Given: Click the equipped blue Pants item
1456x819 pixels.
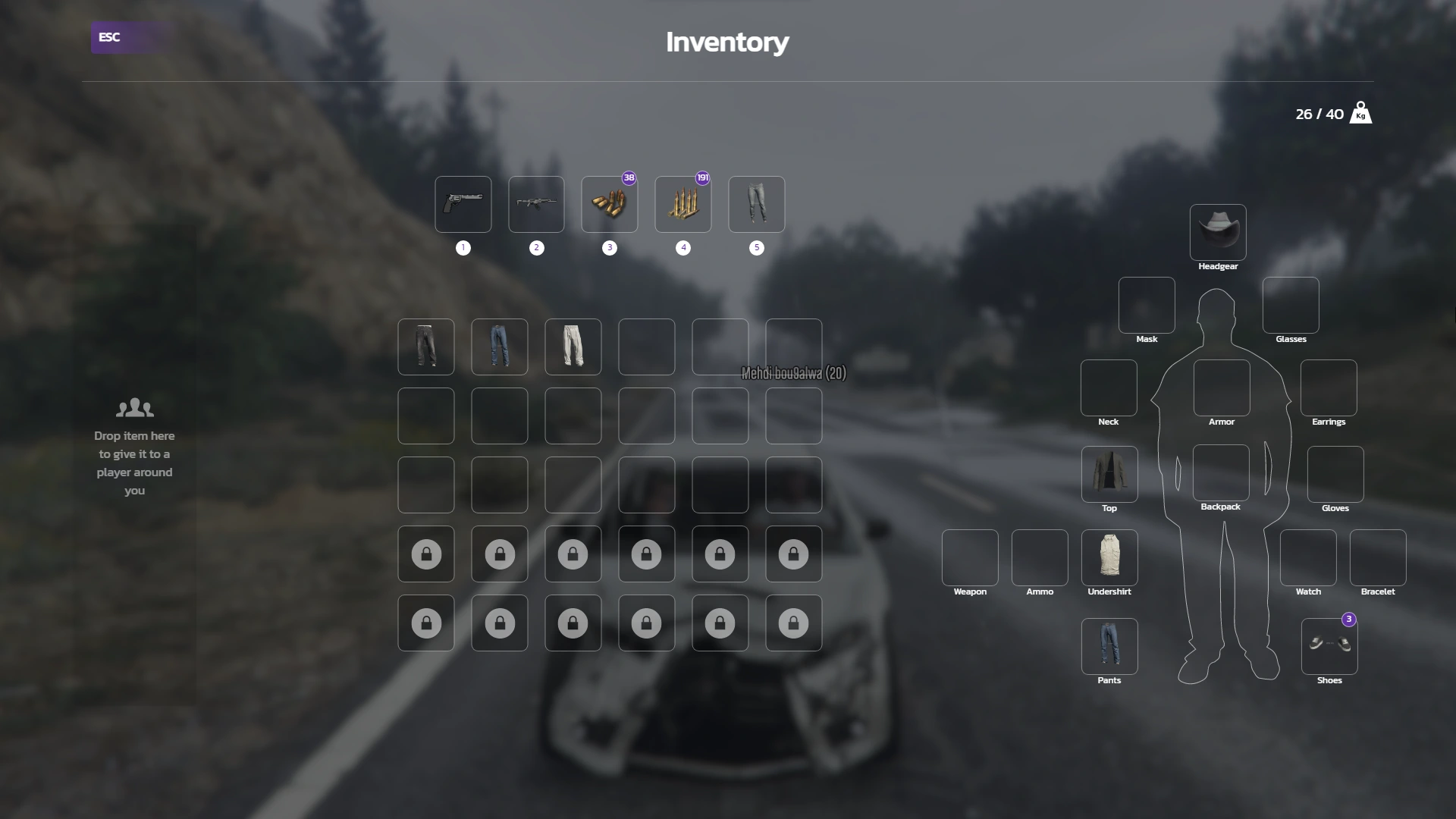Looking at the screenshot, I should (x=1109, y=647).
